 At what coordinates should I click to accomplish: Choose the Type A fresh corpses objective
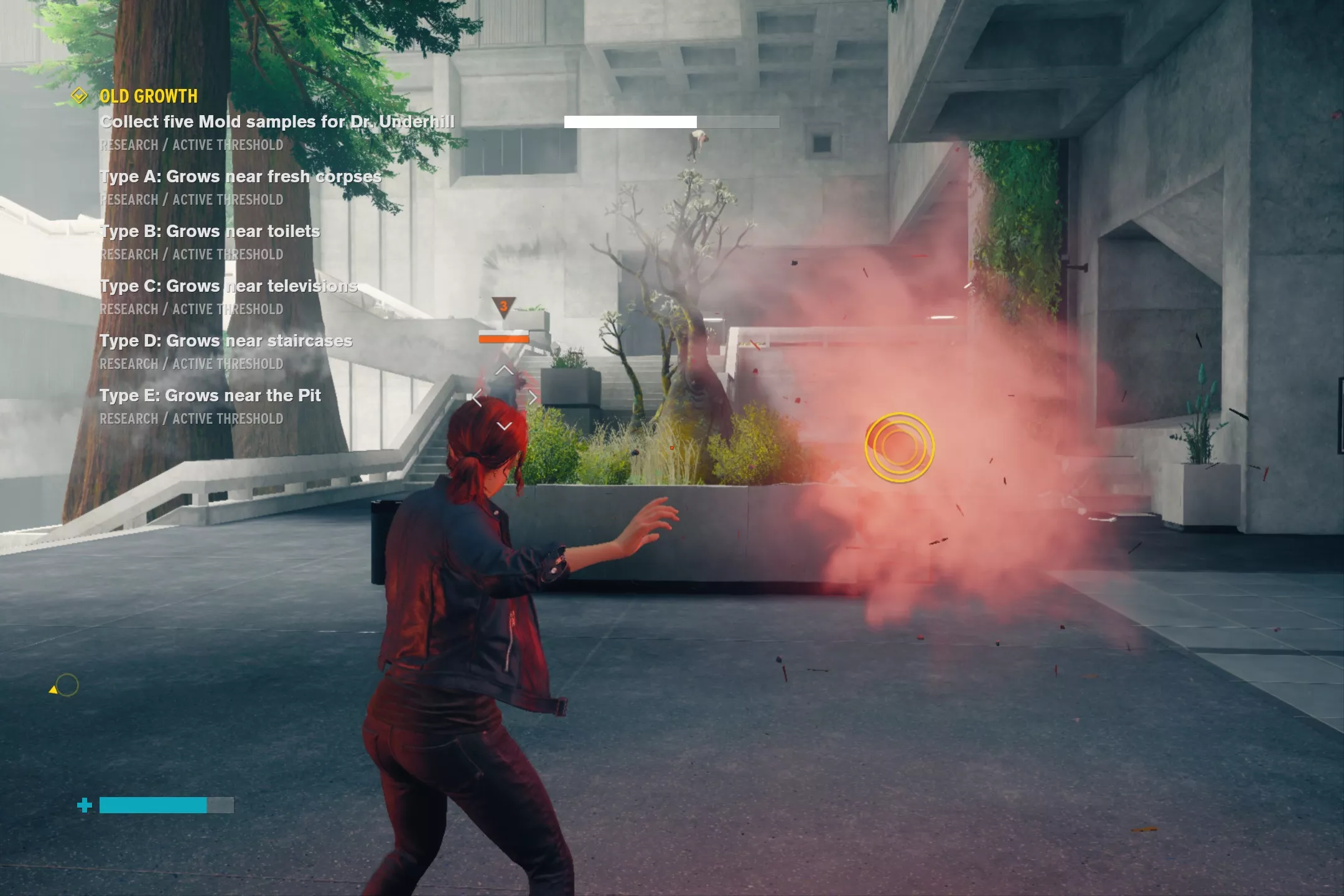point(240,177)
